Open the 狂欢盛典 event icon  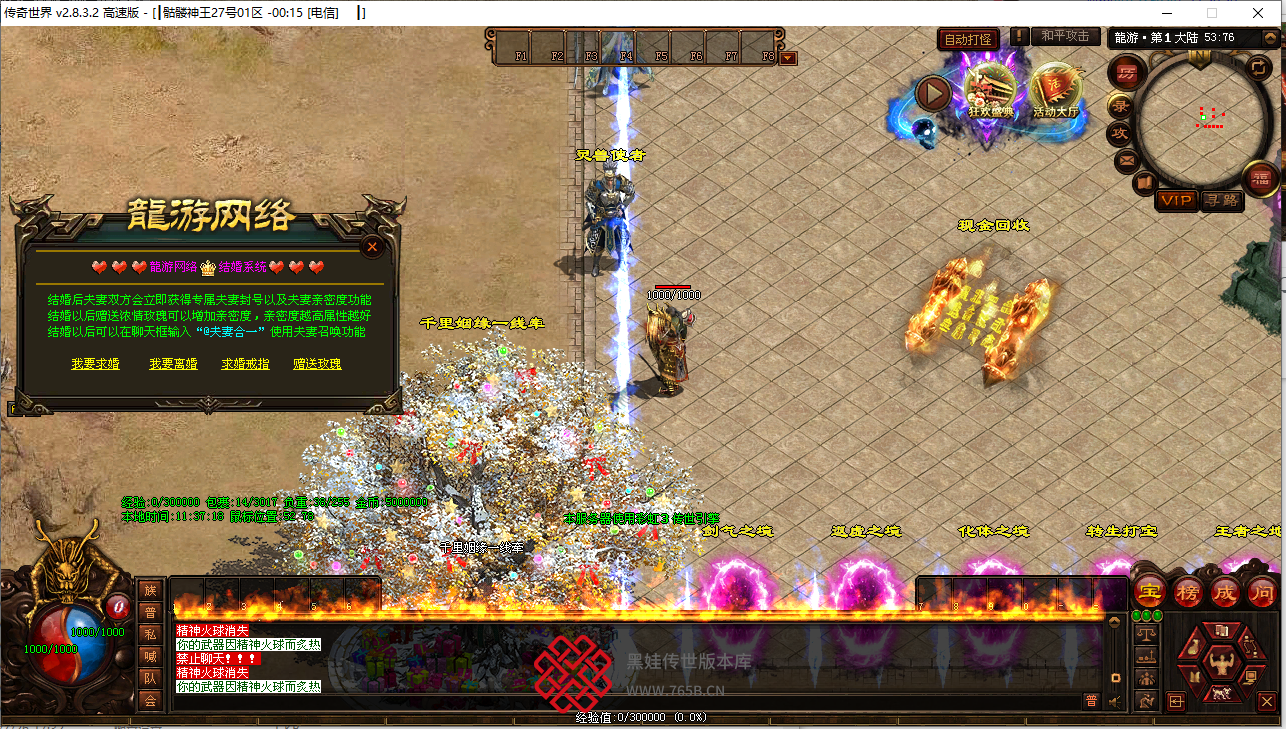coord(990,92)
